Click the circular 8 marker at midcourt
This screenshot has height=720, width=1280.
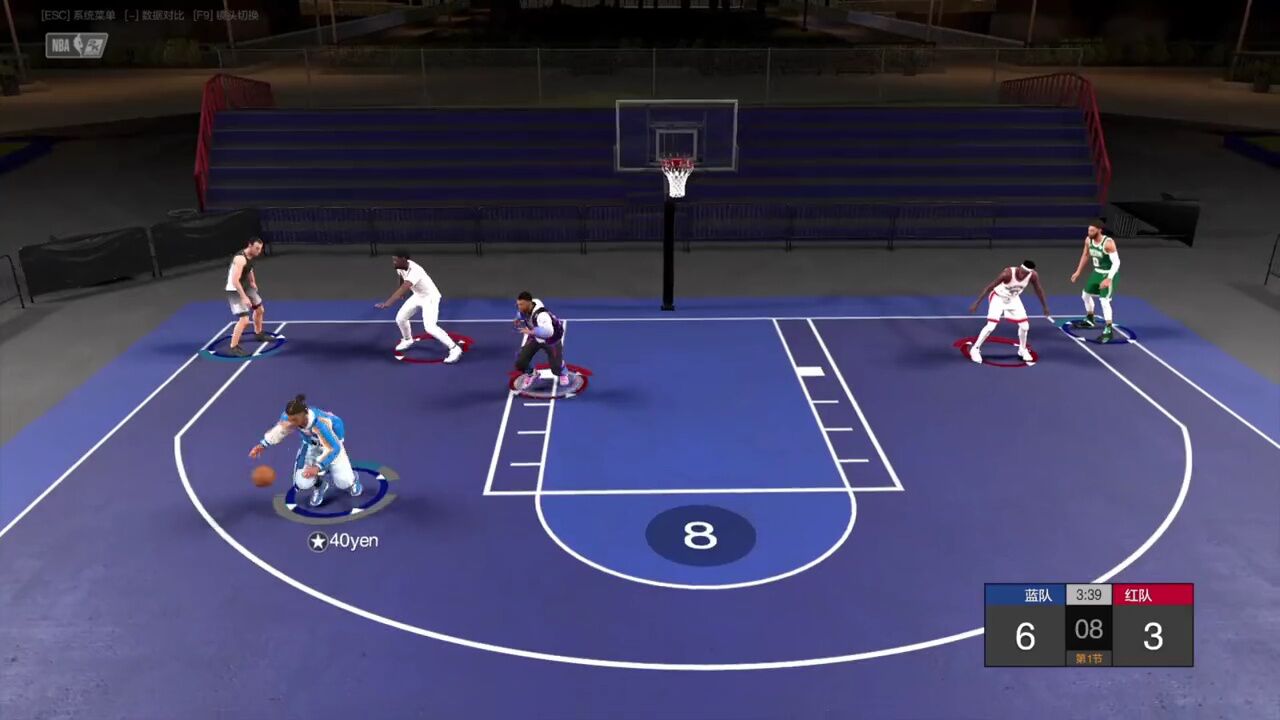coord(700,536)
